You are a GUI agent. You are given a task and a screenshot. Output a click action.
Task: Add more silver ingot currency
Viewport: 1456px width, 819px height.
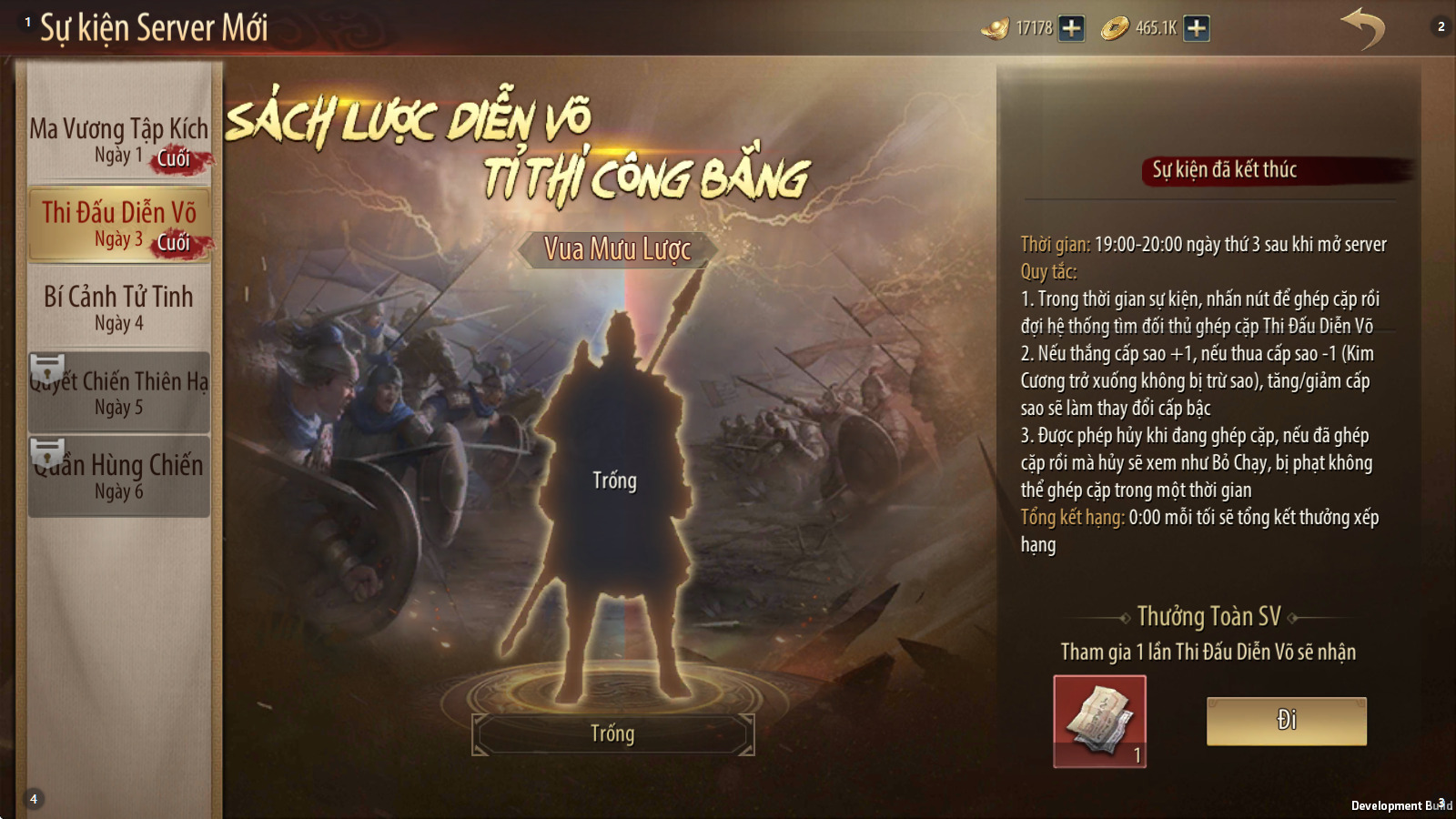(x=1072, y=28)
